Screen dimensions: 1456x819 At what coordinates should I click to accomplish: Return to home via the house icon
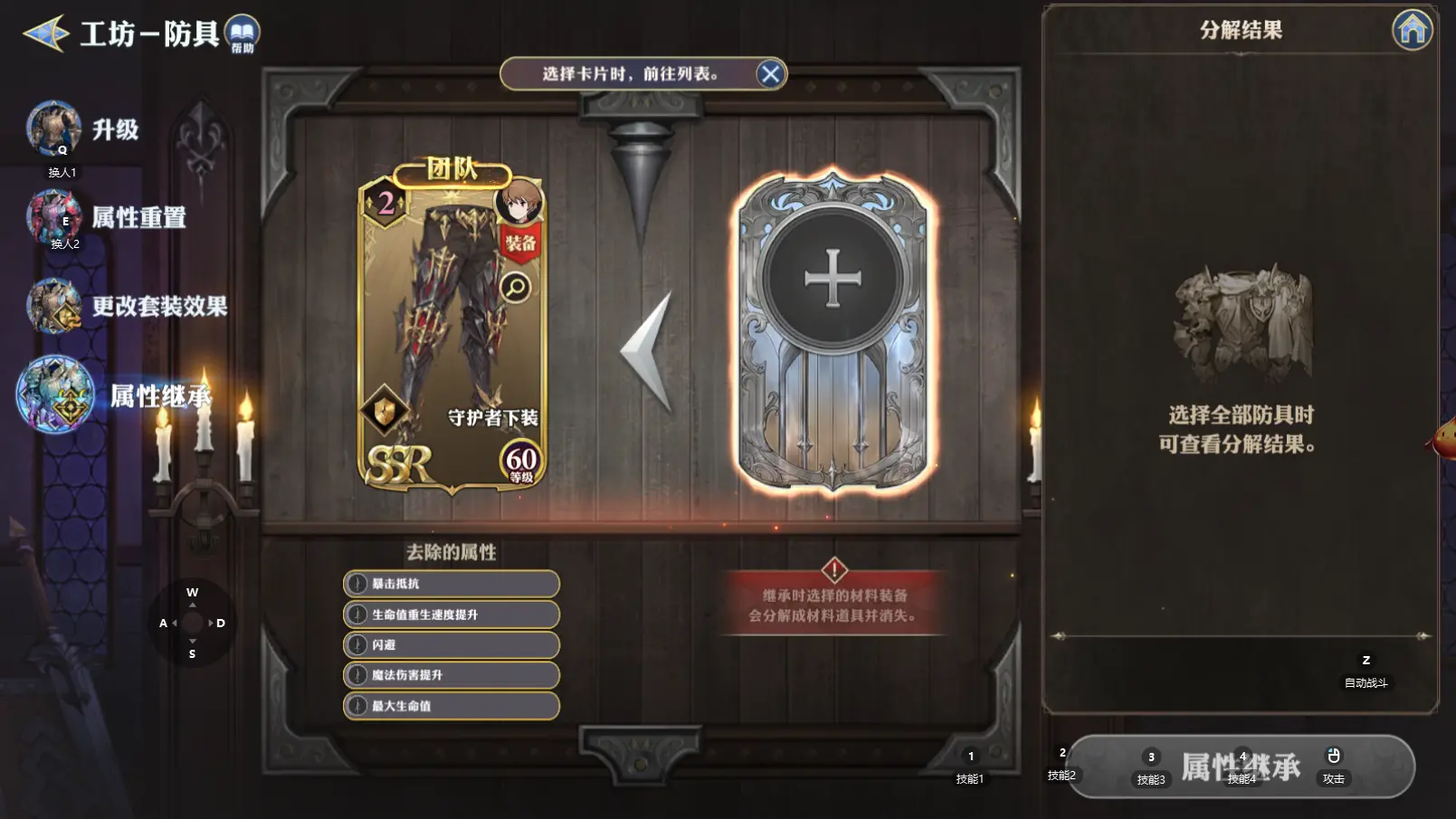[x=1412, y=31]
